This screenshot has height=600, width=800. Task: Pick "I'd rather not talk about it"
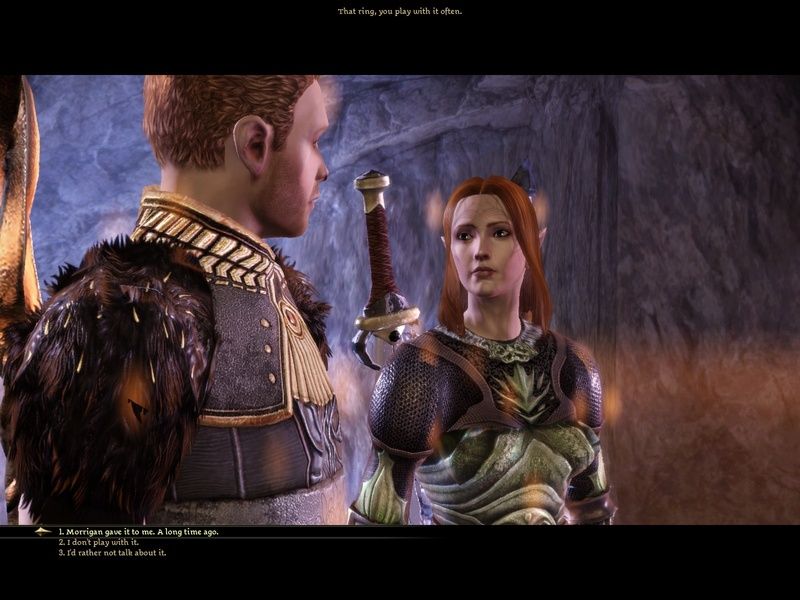tap(112, 552)
